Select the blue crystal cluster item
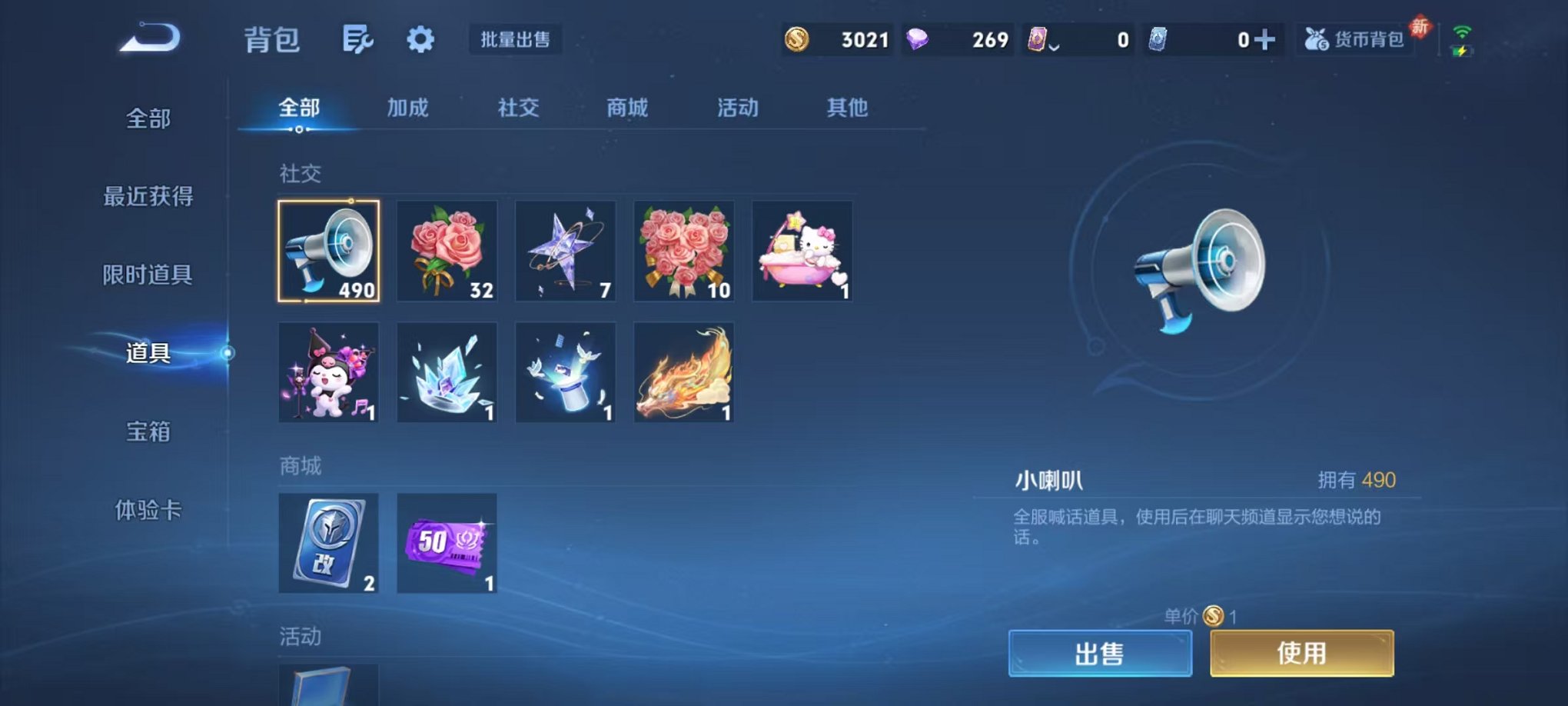Image resolution: width=1568 pixels, height=706 pixels. 447,373
